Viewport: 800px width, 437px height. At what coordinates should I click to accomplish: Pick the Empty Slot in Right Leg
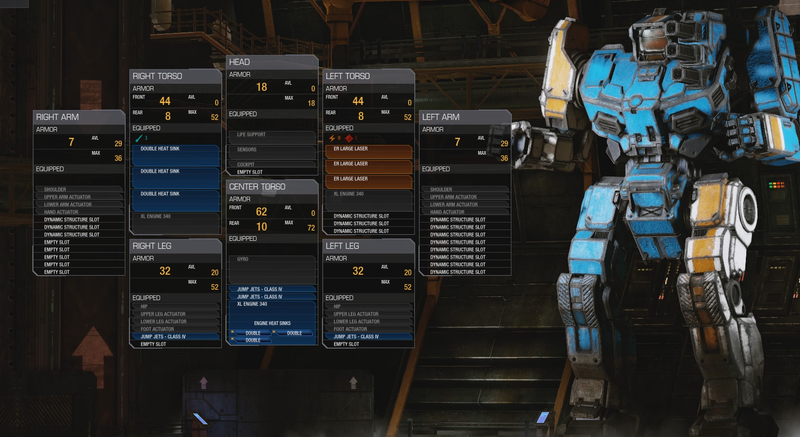pyautogui.click(x=174, y=344)
